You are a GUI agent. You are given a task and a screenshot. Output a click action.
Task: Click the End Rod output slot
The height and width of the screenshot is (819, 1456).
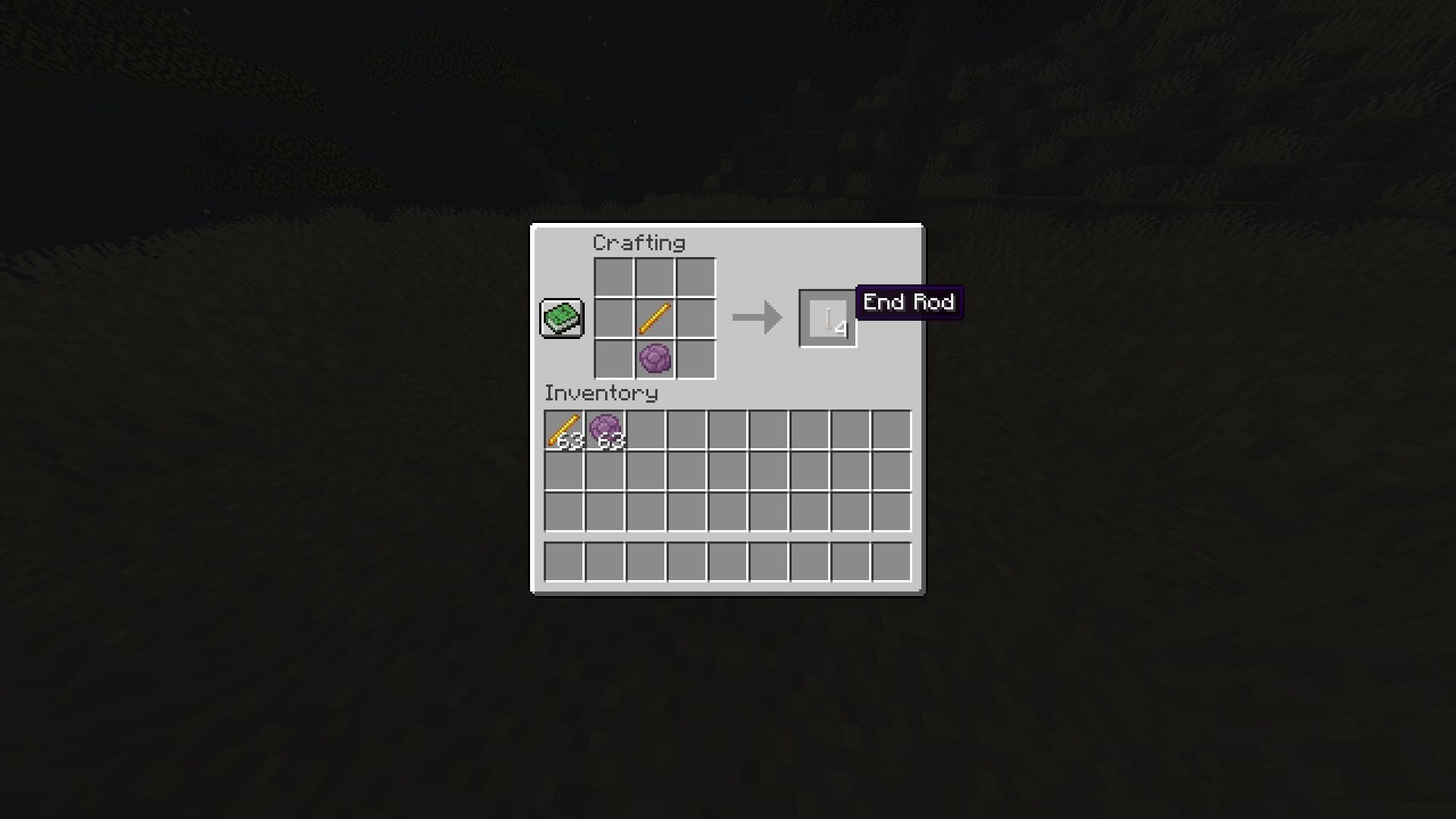(827, 318)
